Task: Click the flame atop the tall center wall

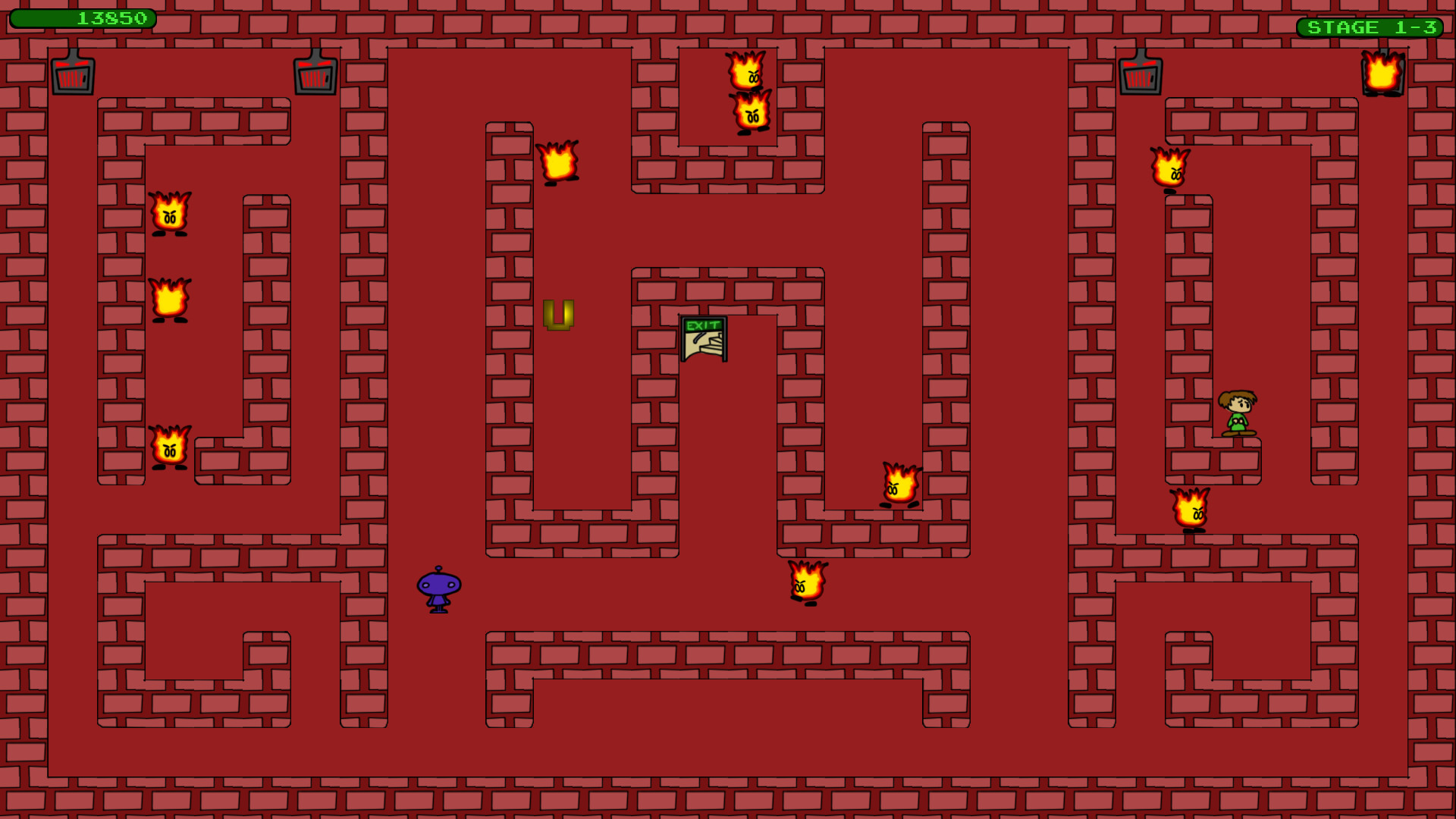Action: coord(559,163)
